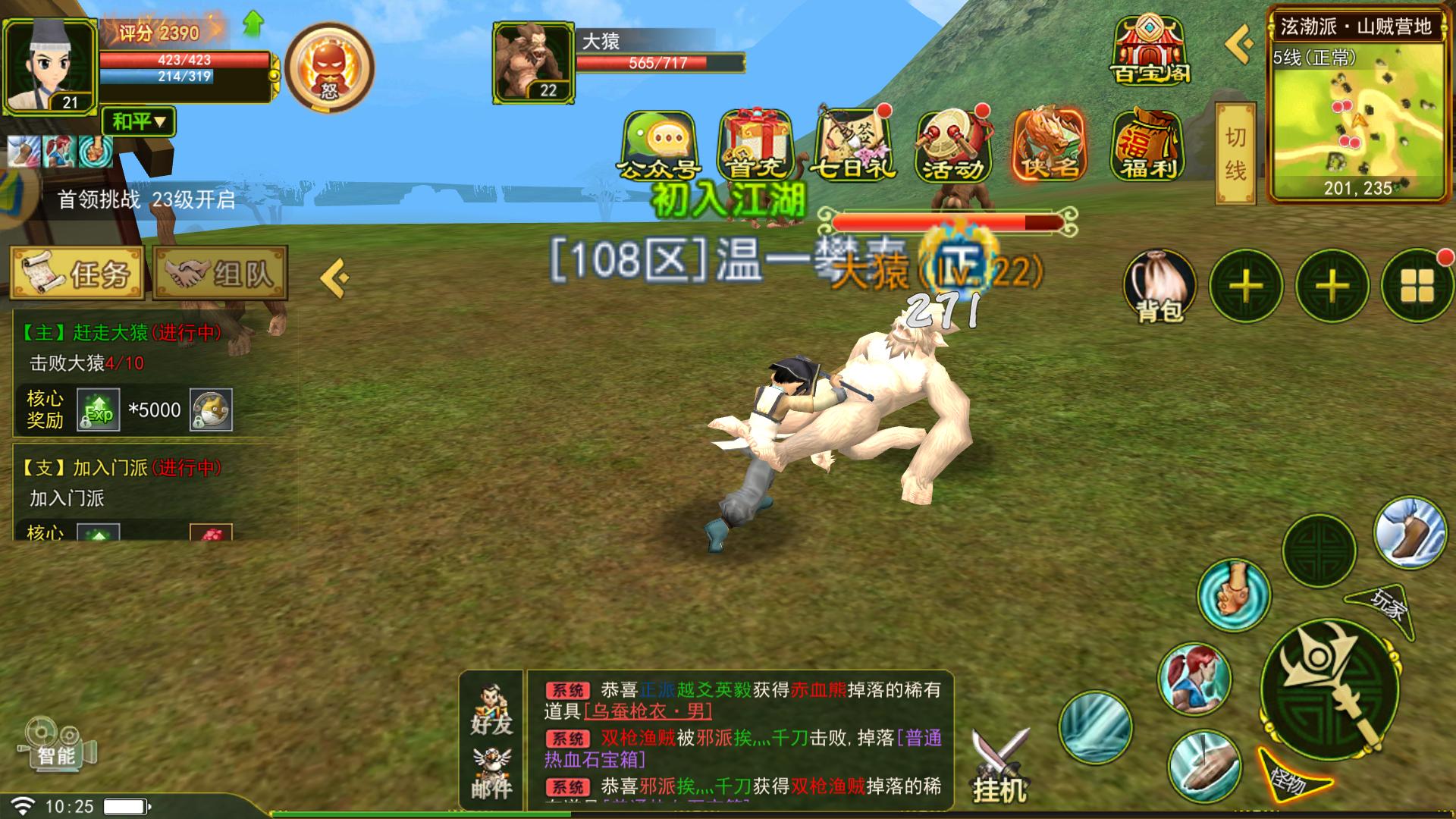Open the 背包 backpack

[1159, 287]
